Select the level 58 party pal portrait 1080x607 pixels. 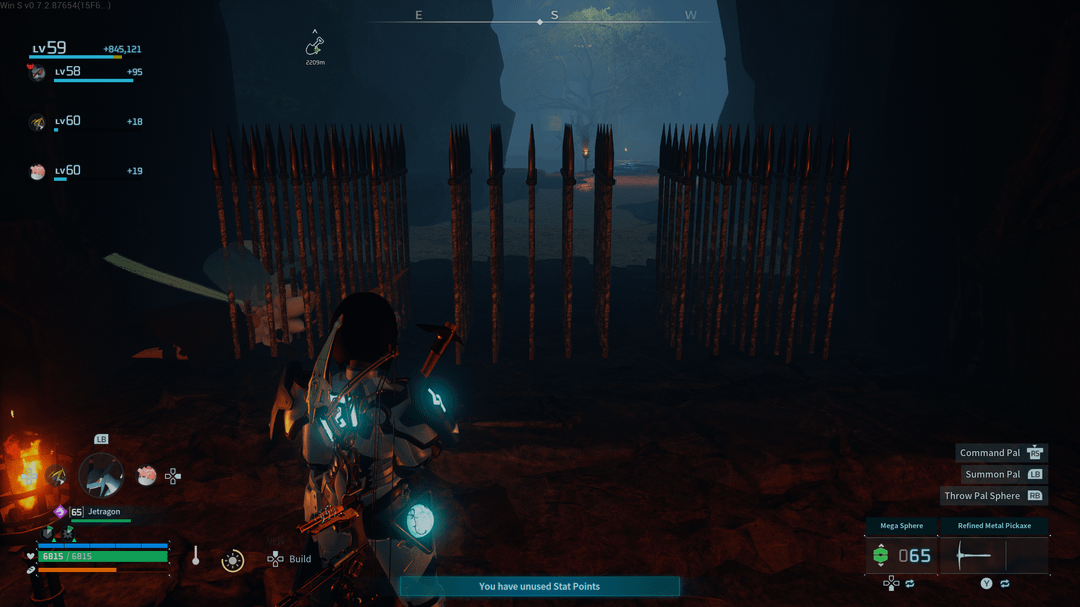coord(38,72)
